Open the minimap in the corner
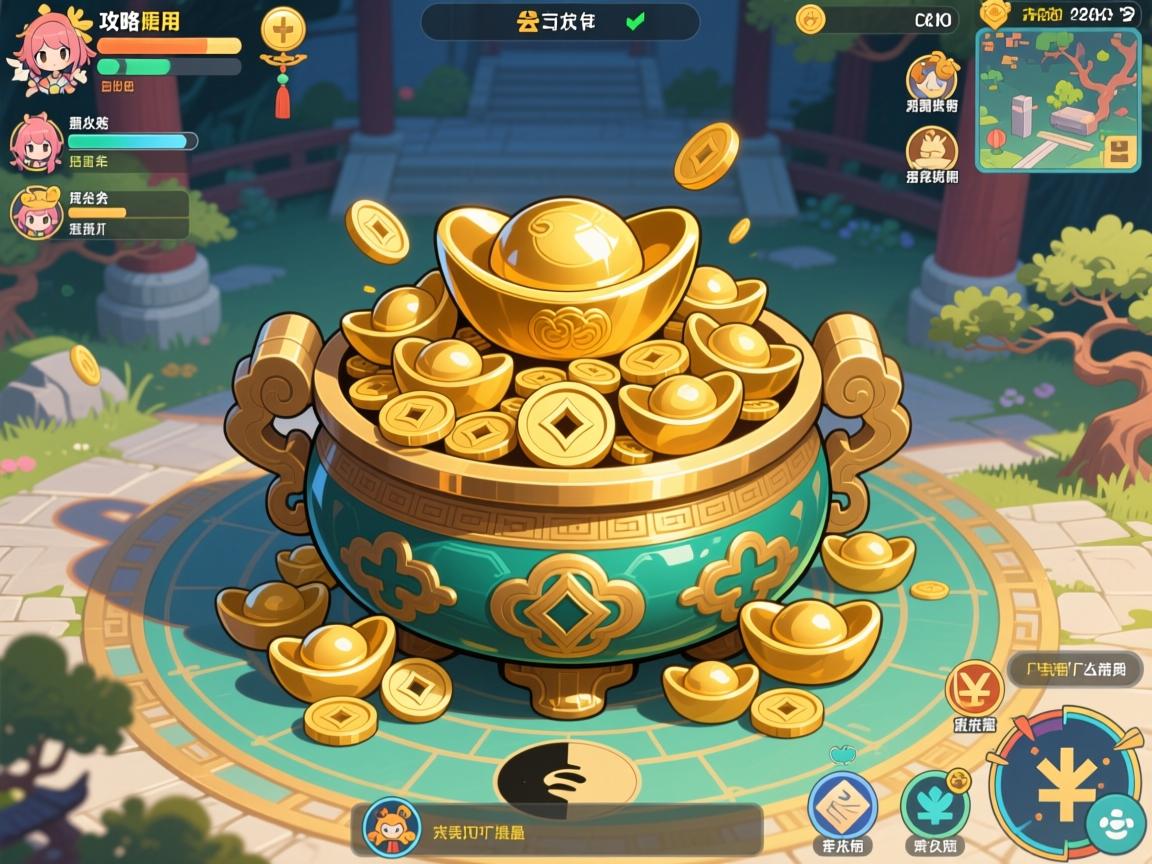Image resolution: width=1152 pixels, height=864 pixels. click(1058, 99)
